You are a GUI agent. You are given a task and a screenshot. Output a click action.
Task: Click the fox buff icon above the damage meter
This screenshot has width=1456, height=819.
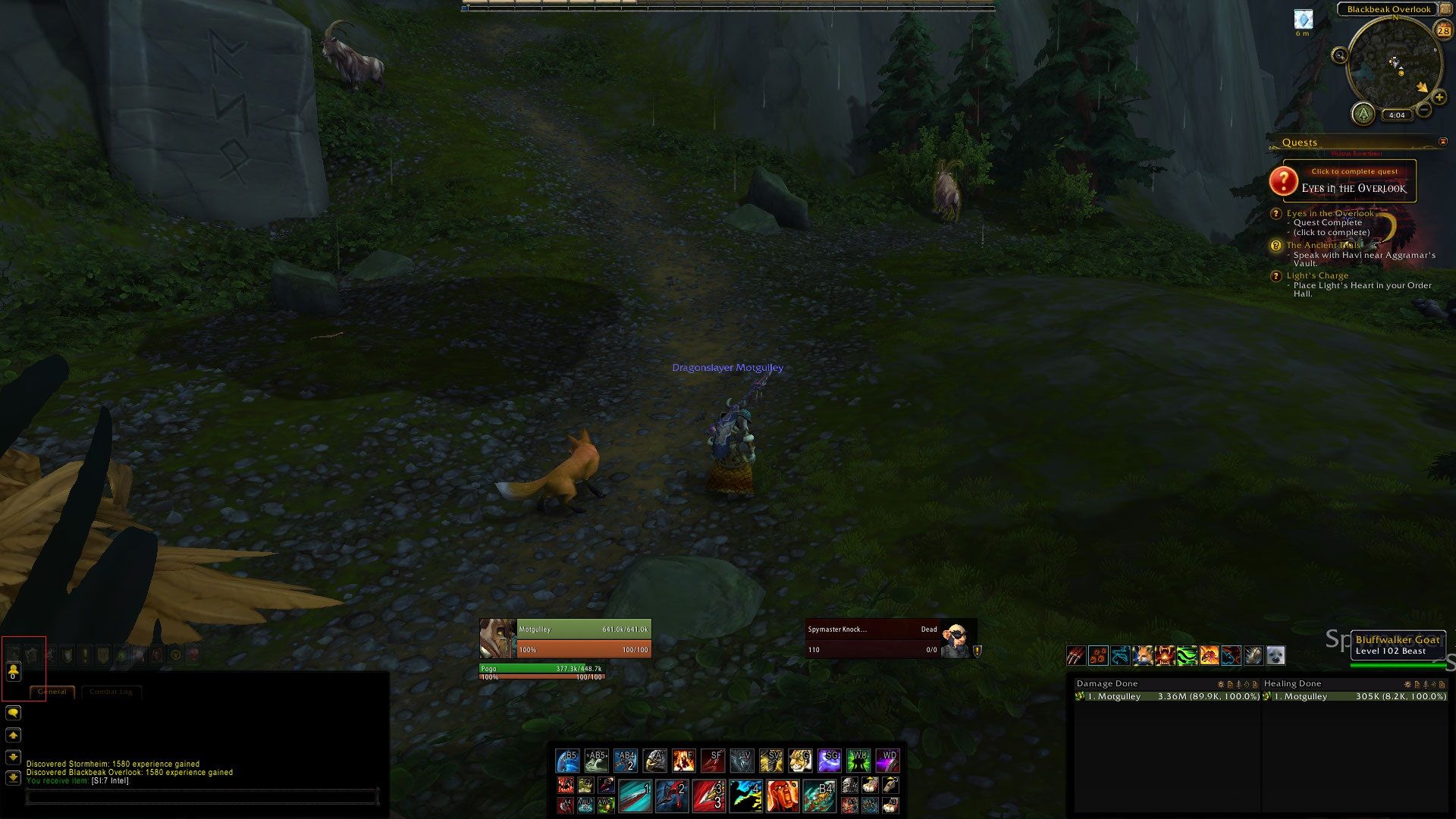pyautogui.click(x=1144, y=655)
